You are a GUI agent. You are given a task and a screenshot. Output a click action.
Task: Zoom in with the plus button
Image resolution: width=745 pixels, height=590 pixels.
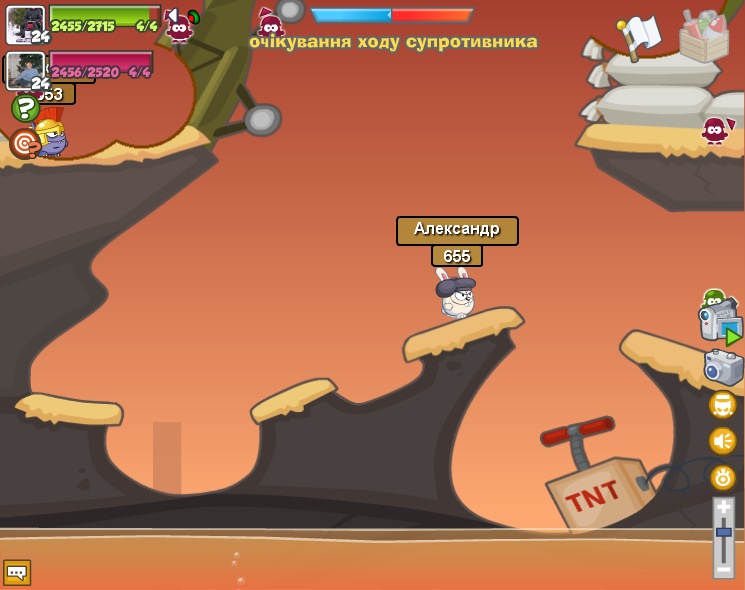723,508
